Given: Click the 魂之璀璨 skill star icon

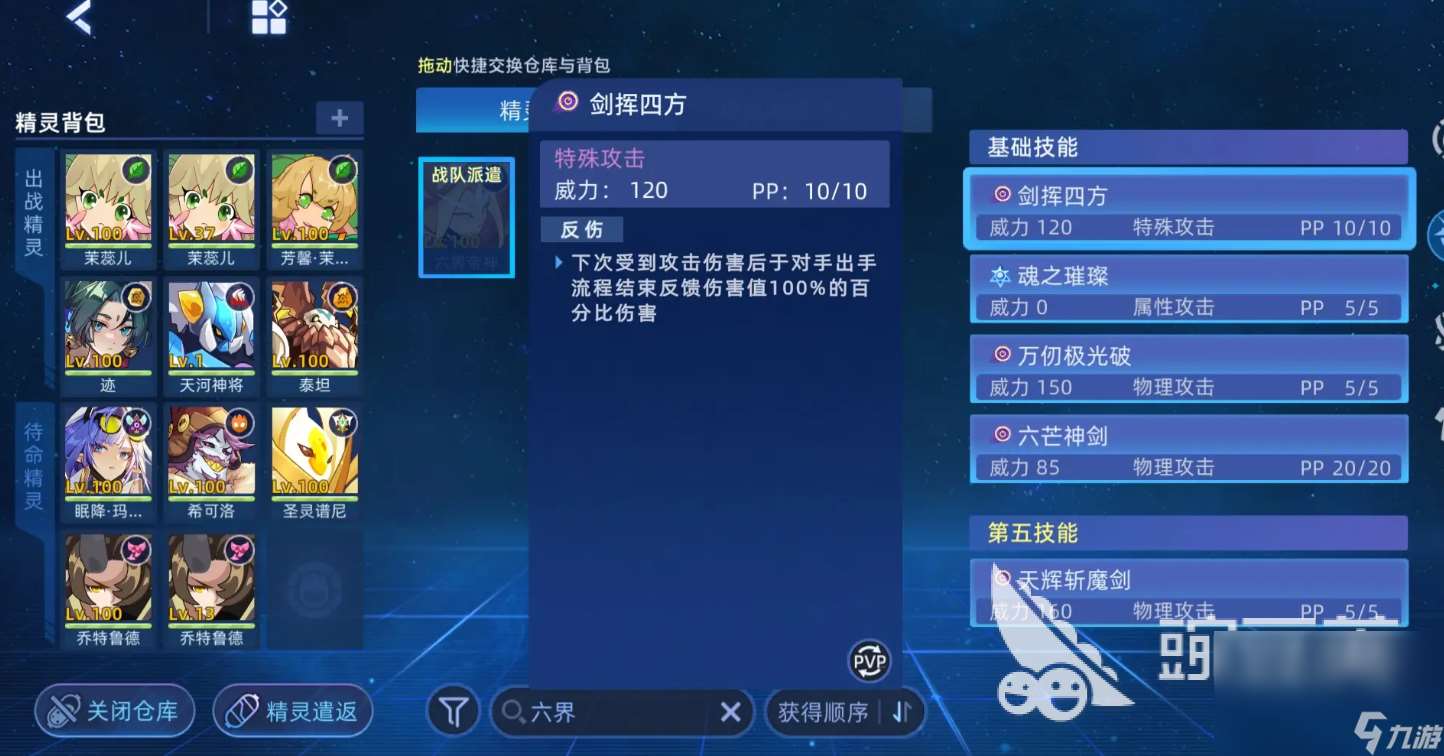Looking at the screenshot, I should (x=1000, y=275).
